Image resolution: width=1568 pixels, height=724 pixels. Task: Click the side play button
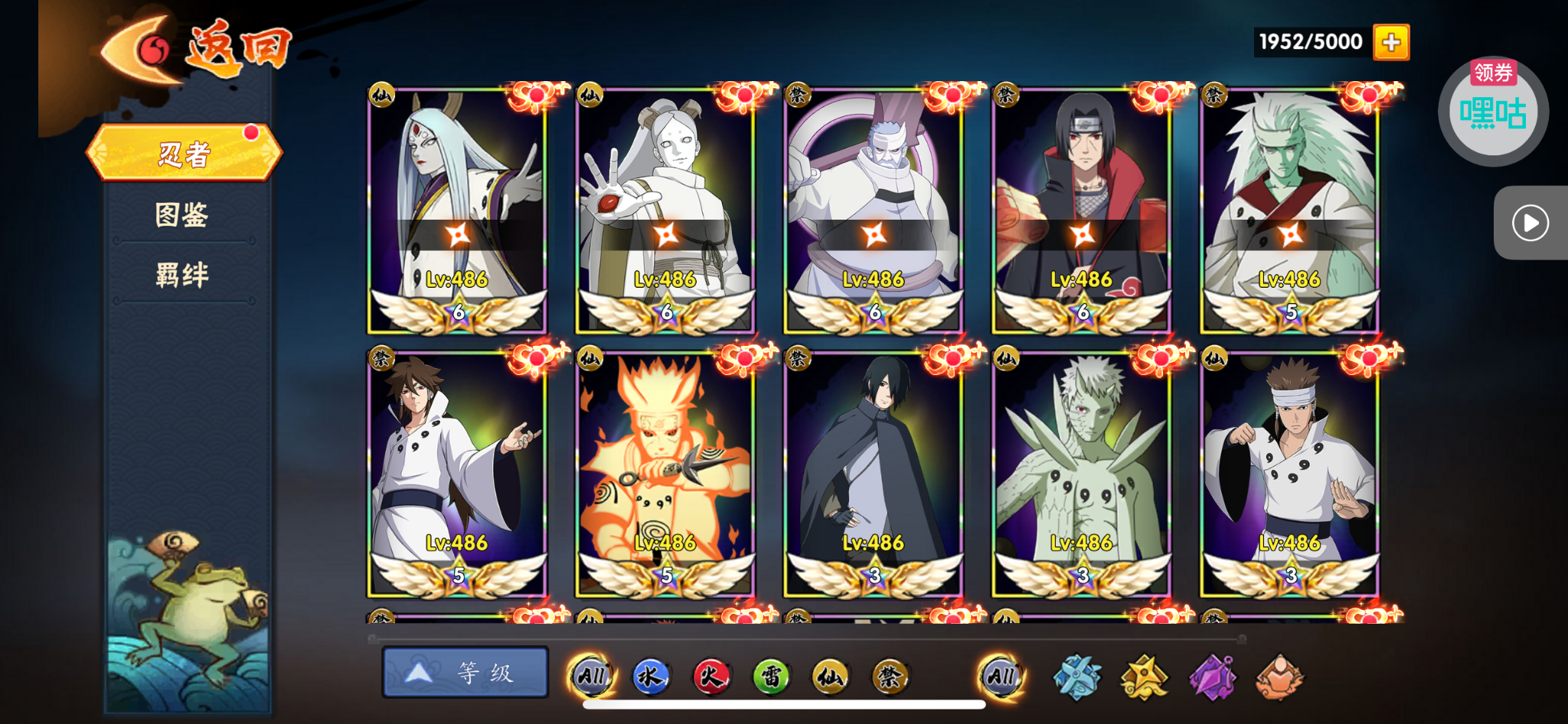coord(1530,223)
